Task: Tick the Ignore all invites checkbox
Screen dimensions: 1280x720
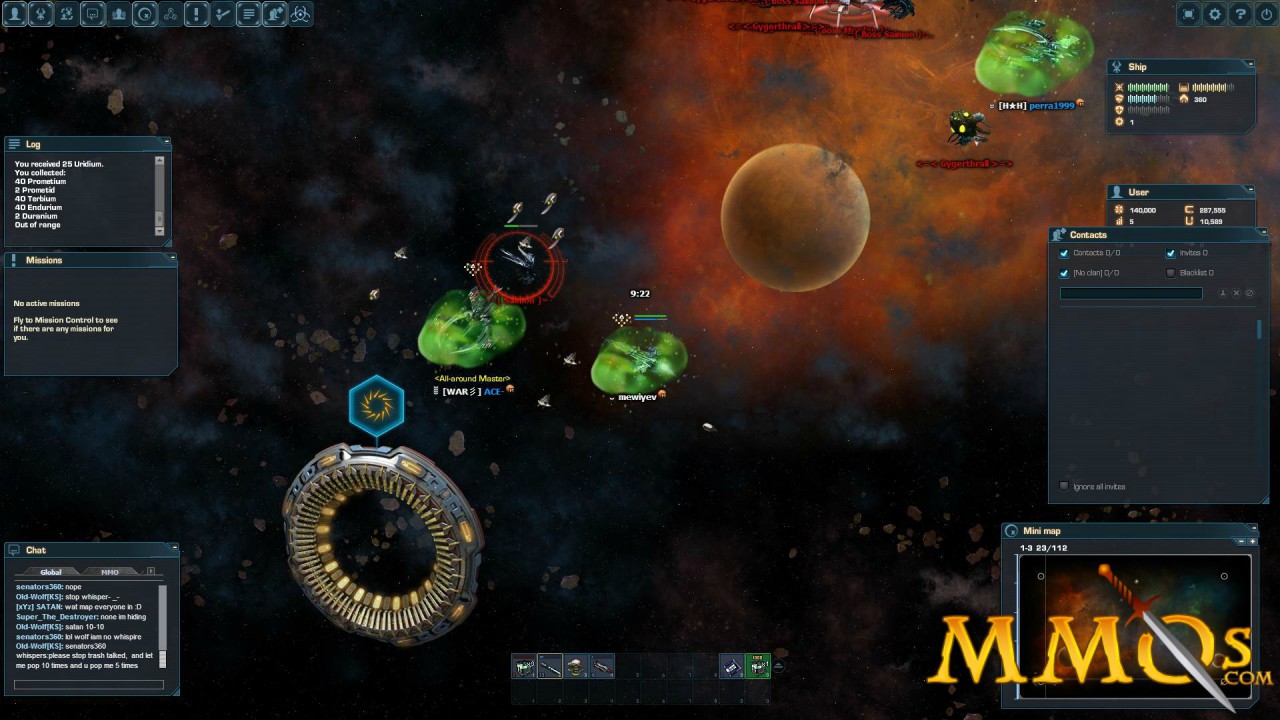Action: pyautogui.click(x=1064, y=486)
